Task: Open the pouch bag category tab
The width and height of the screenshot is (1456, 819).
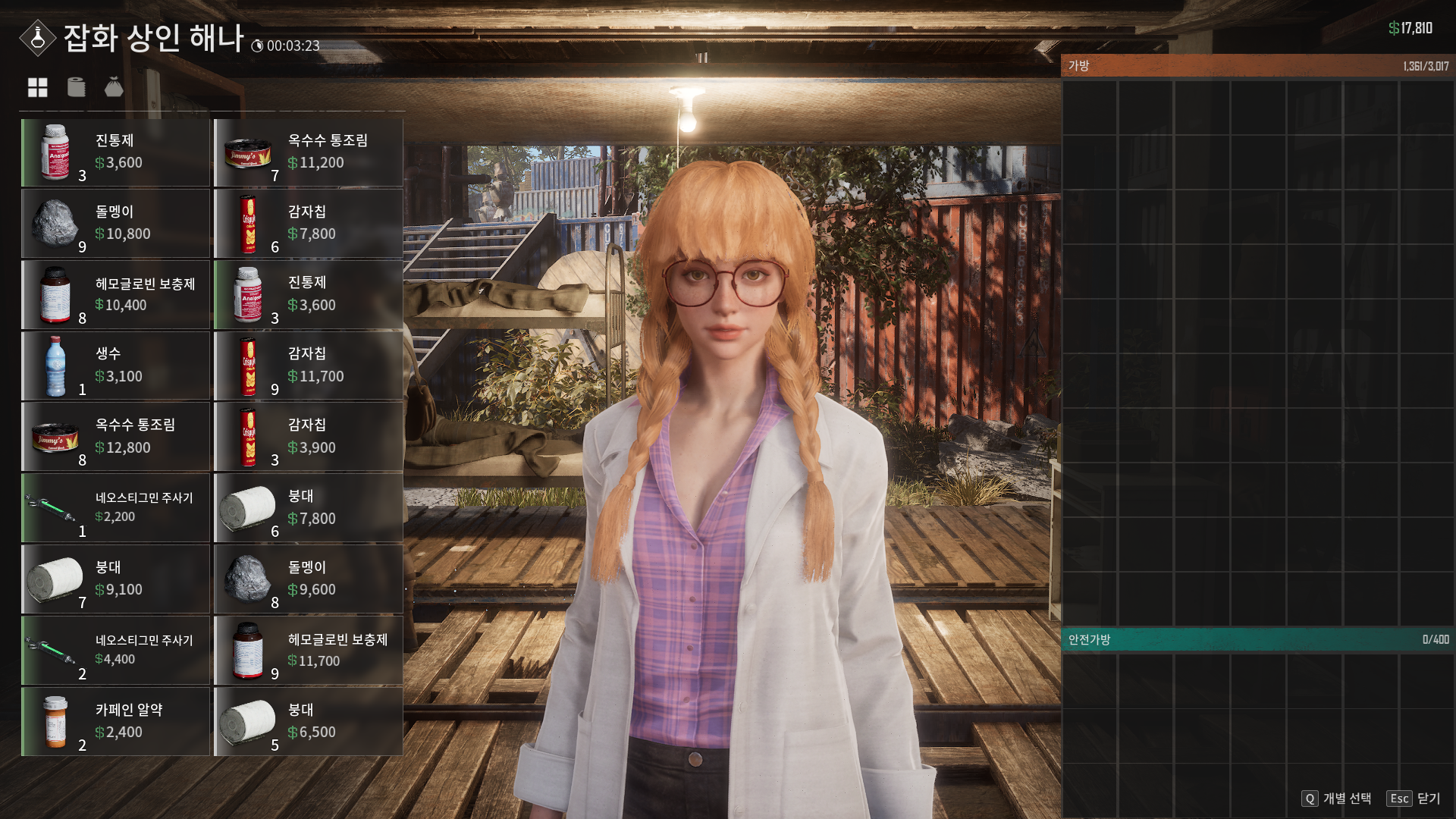Action: pyautogui.click(x=114, y=88)
